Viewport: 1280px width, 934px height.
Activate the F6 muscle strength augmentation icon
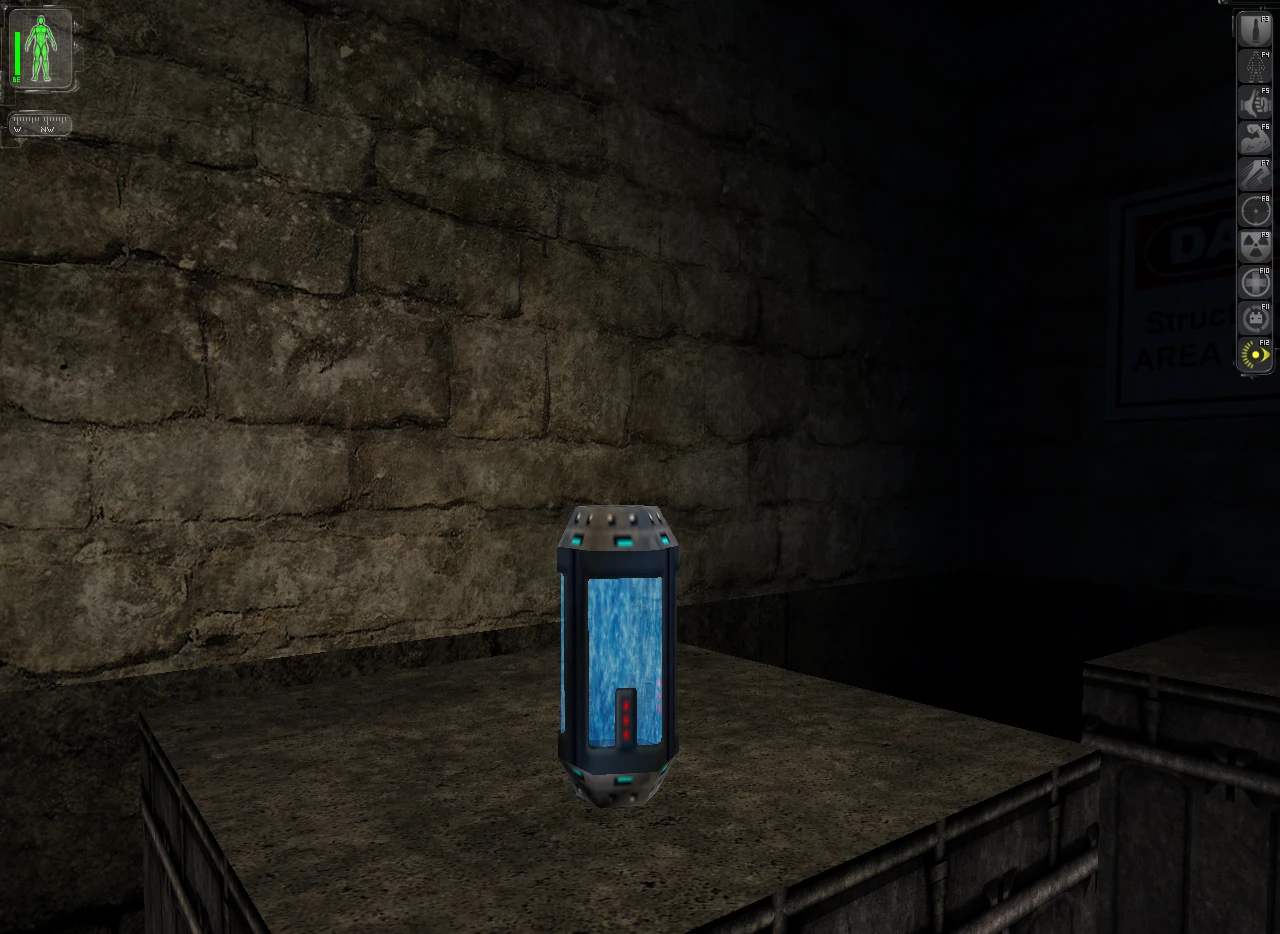[x=1255, y=138]
